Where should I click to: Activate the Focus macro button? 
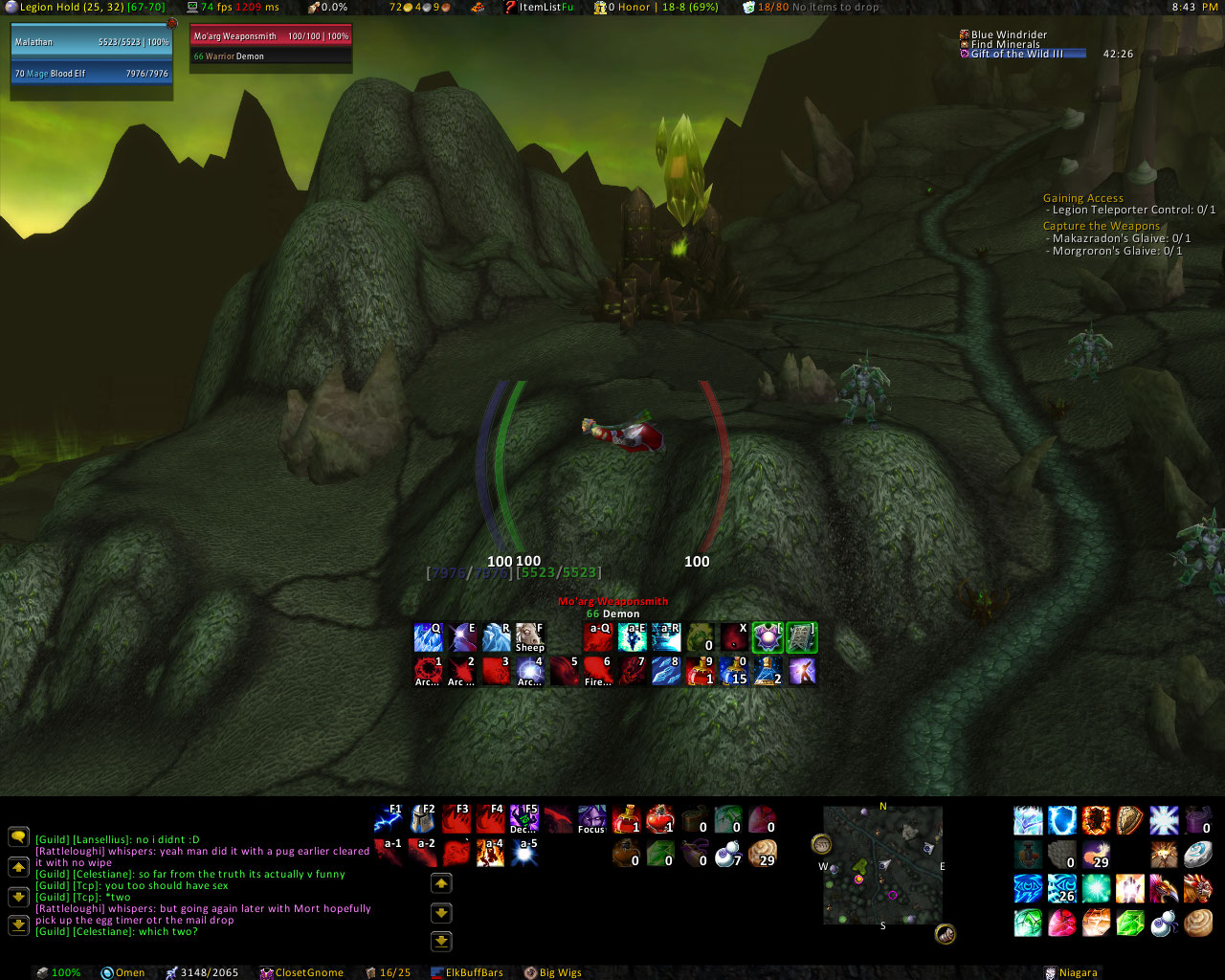[x=591, y=820]
